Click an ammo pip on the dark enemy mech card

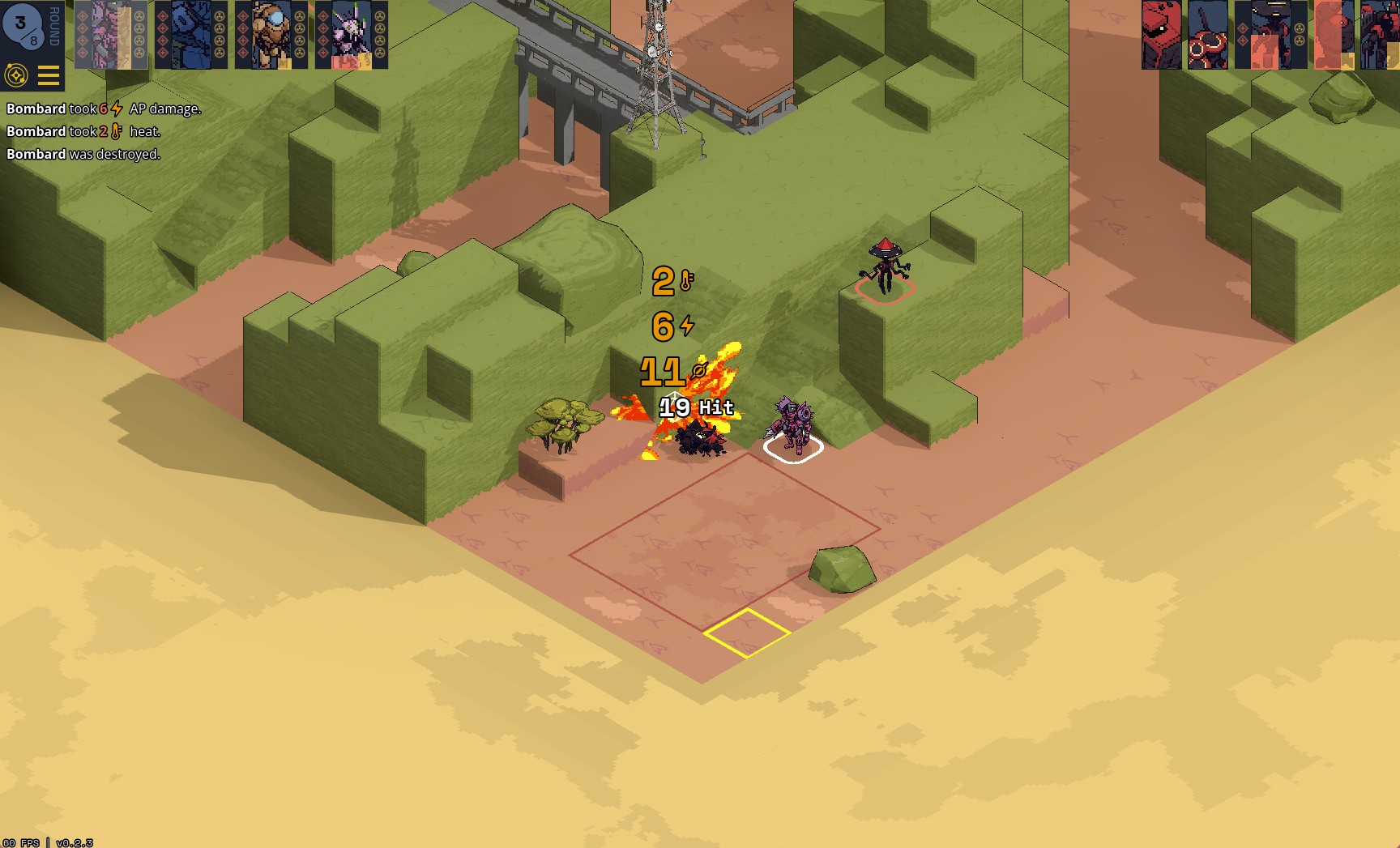(1300, 28)
